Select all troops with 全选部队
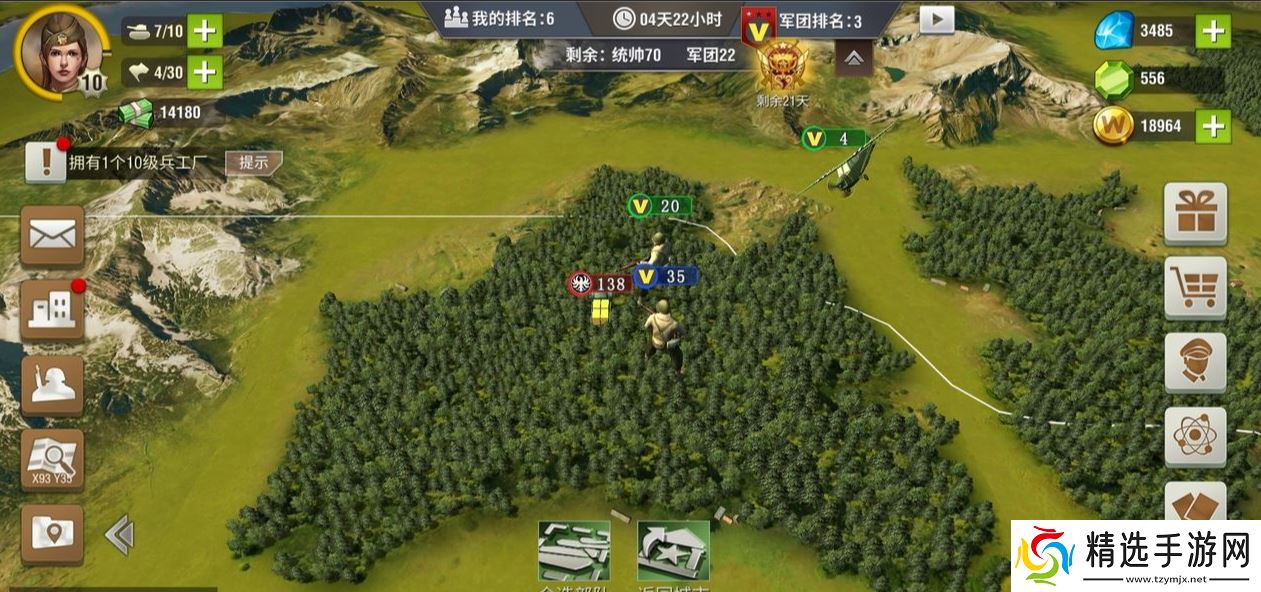1261x592 pixels. [574, 552]
